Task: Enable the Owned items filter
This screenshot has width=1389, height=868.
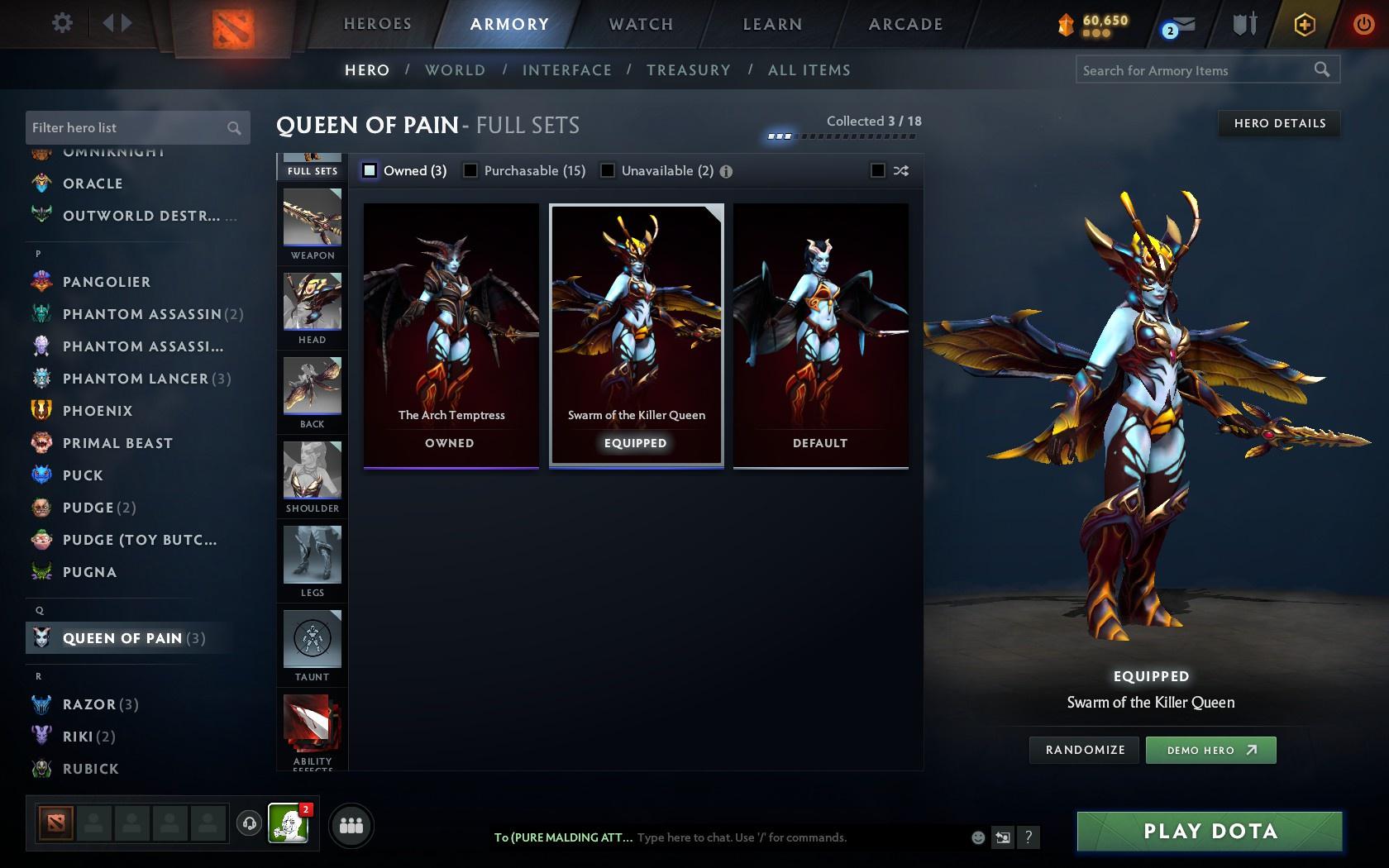Action: click(x=369, y=170)
